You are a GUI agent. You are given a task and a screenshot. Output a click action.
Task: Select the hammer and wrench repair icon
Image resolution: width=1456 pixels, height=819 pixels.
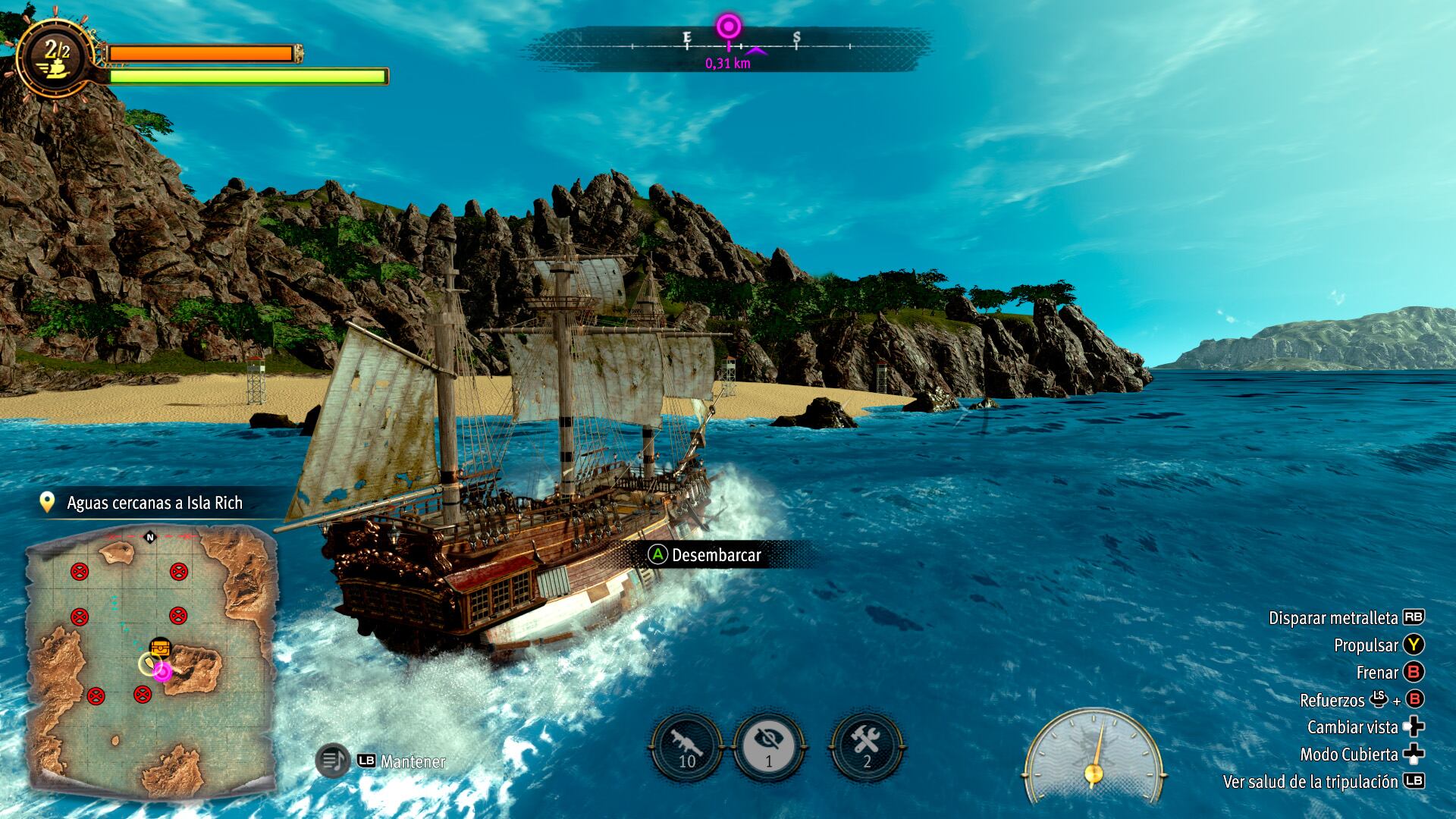[x=867, y=748]
